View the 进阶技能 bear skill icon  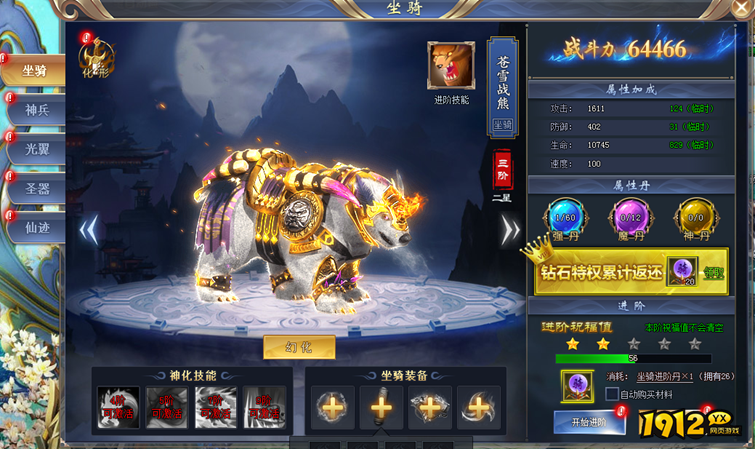coord(451,66)
